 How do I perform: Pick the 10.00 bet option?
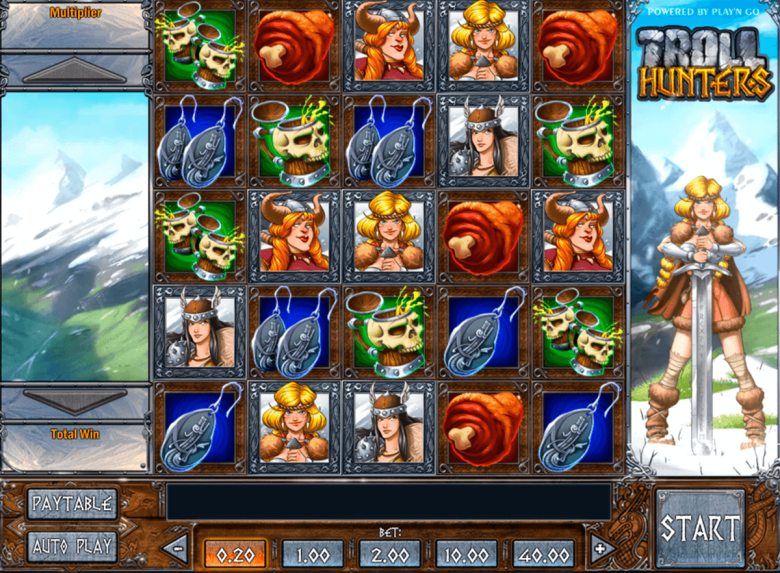pyautogui.click(x=467, y=553)
